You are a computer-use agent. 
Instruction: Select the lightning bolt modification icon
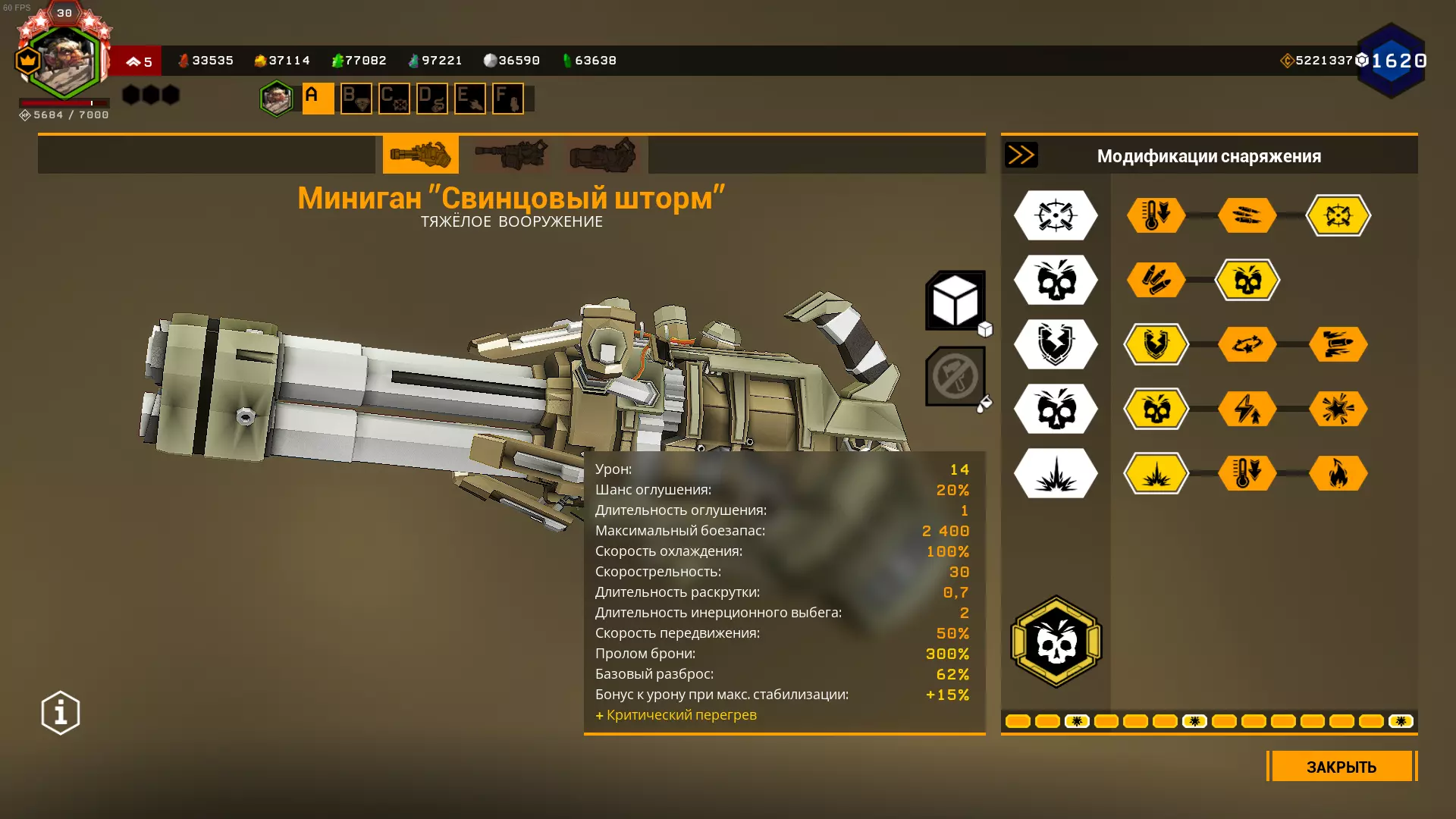pos(1247,409)
